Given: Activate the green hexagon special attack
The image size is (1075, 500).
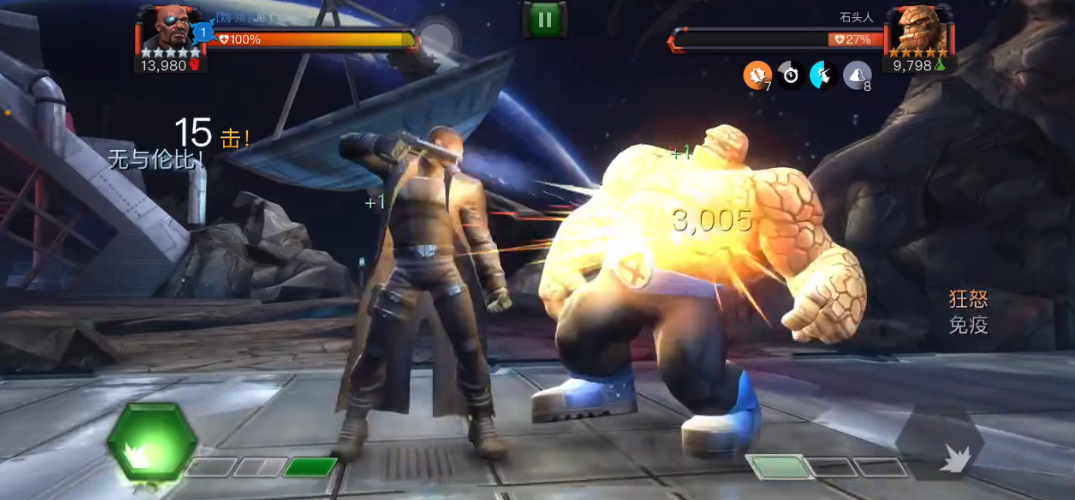Looking at the screenshot, I should [151, 440].
